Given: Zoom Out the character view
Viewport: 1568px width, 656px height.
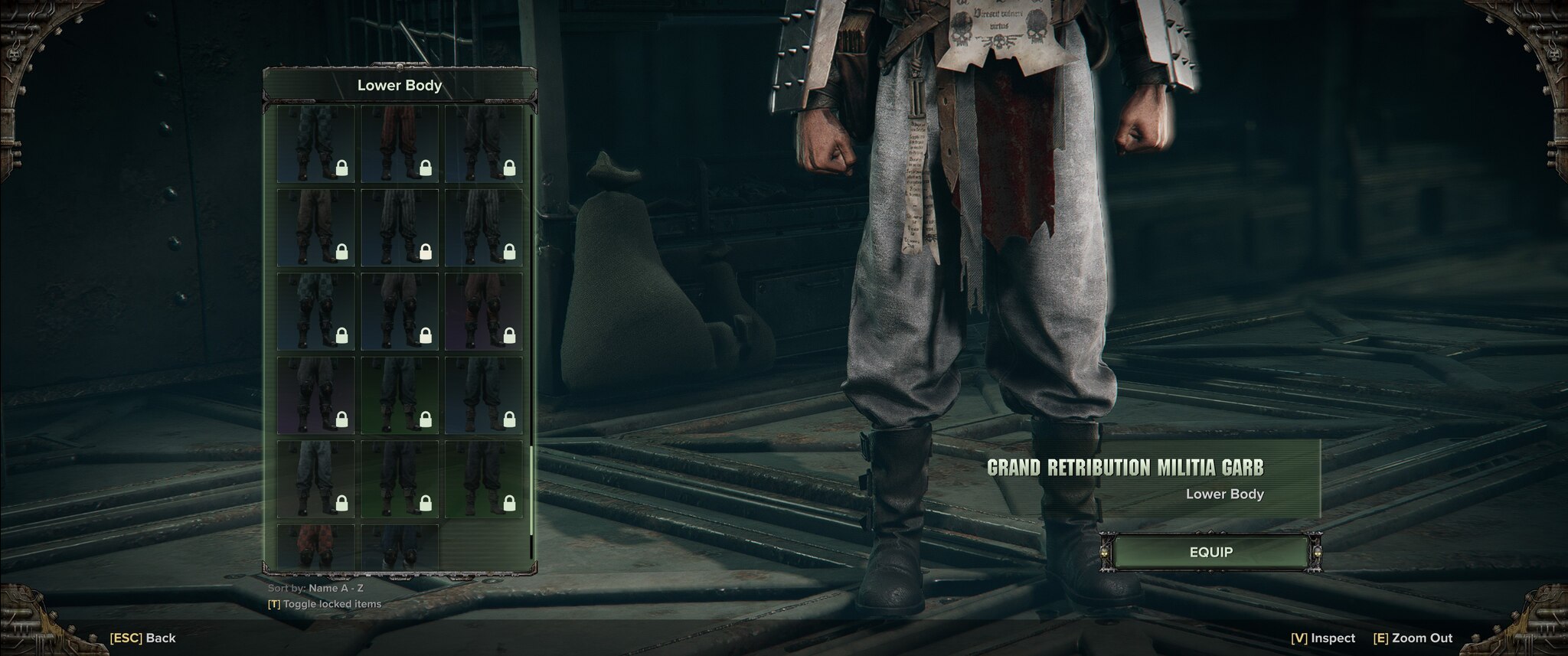Looking at the screenshot, I should pos(1413,638).
